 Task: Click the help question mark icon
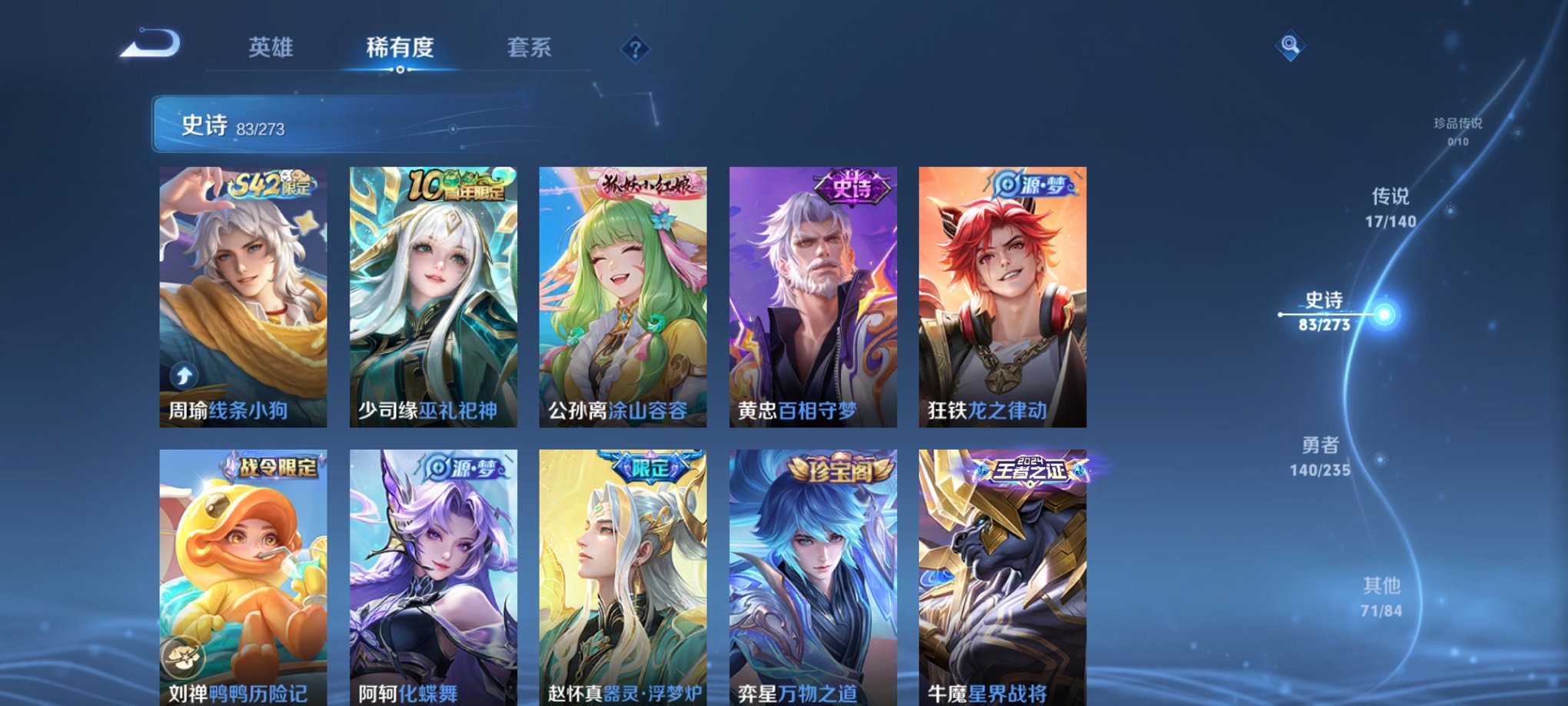pyautogui.click(x=634, y=50)
